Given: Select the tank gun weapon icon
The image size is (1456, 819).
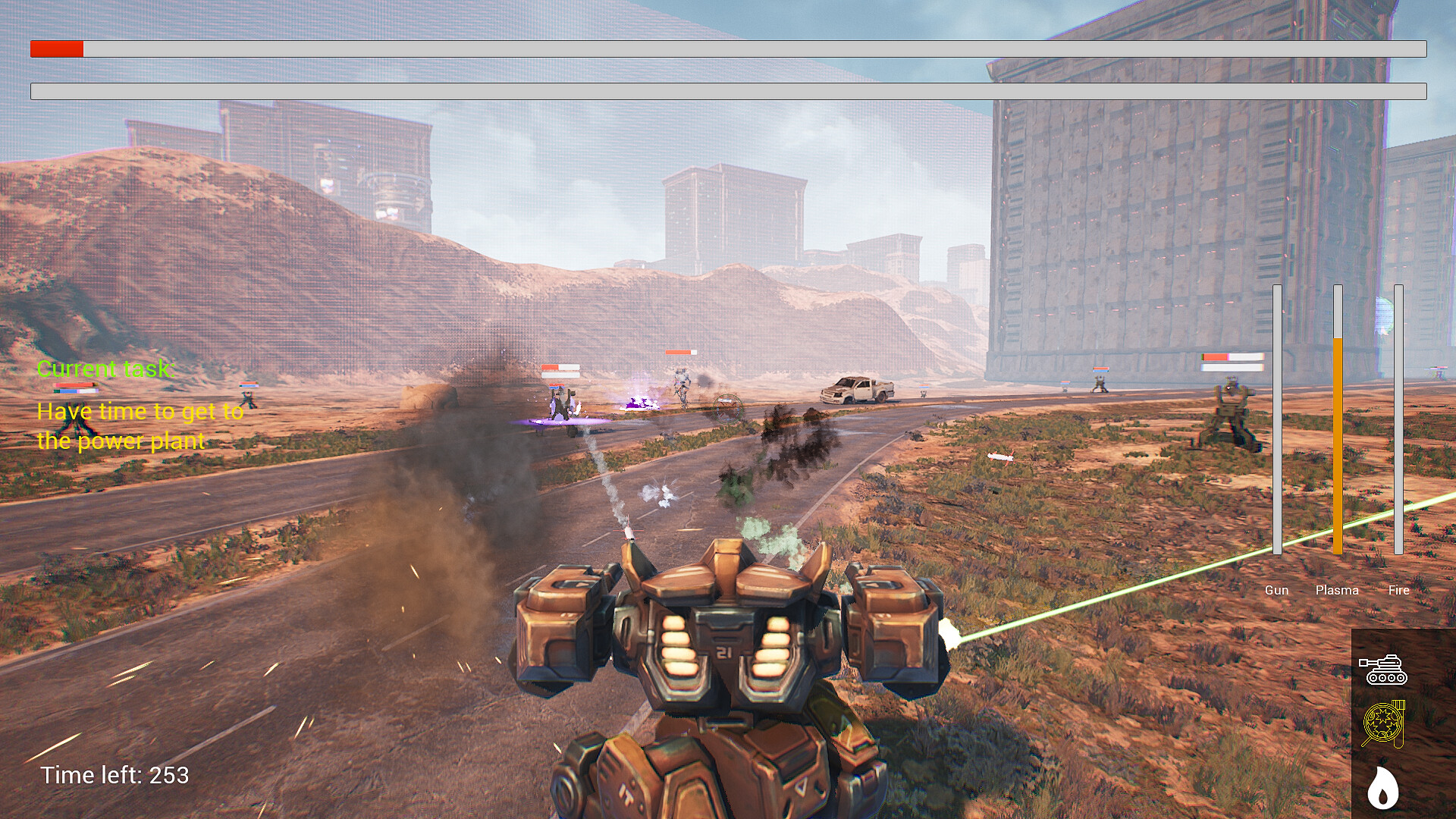Looking at the screenshot, I should [1385, 669].
